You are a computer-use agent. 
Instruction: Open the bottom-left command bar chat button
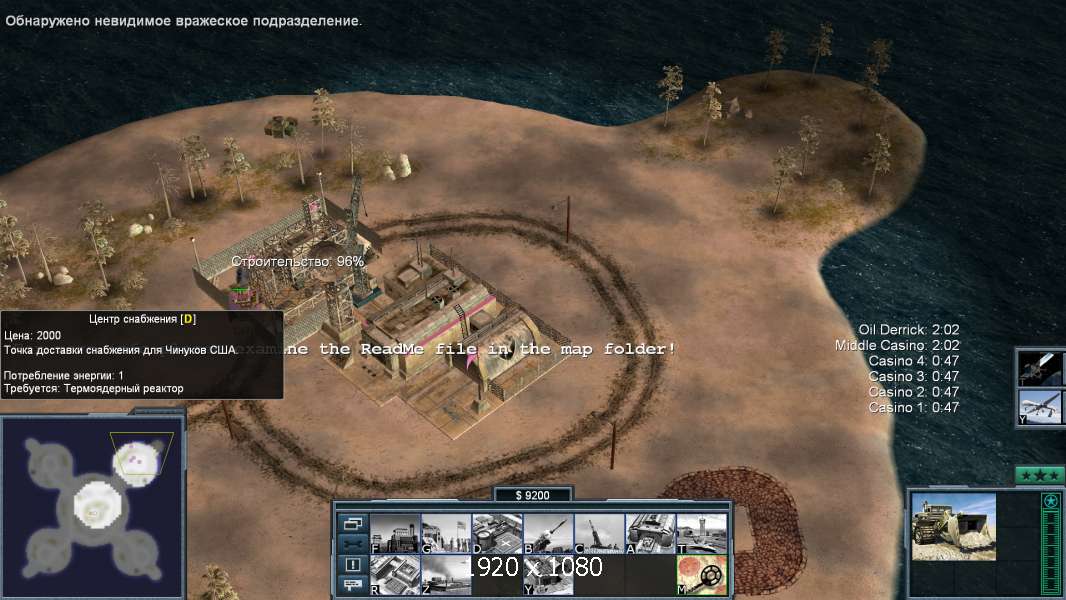tap(352, 585)
